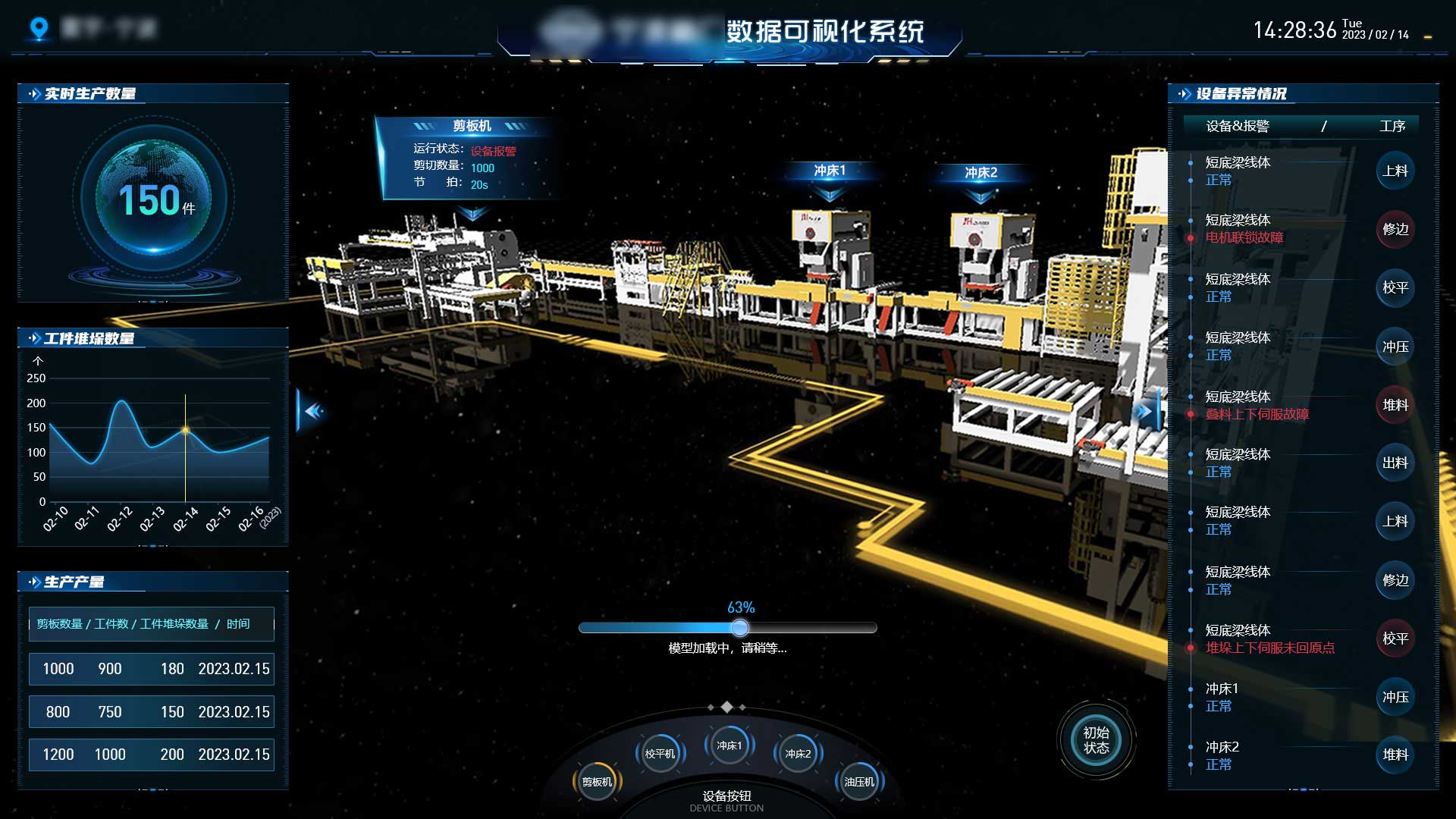Open the 堆垛上下伺服未回原点 alarm entry
This screenshot has width=1456, height=819.
1270,648
